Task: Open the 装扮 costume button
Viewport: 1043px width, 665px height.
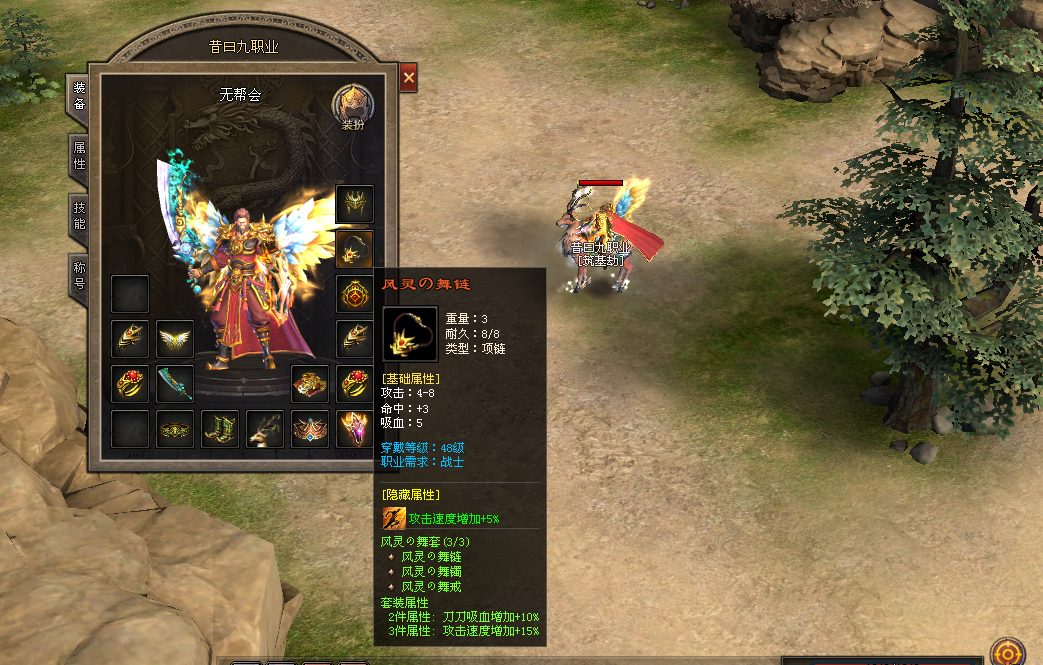Action: click(x=353, y=106)
